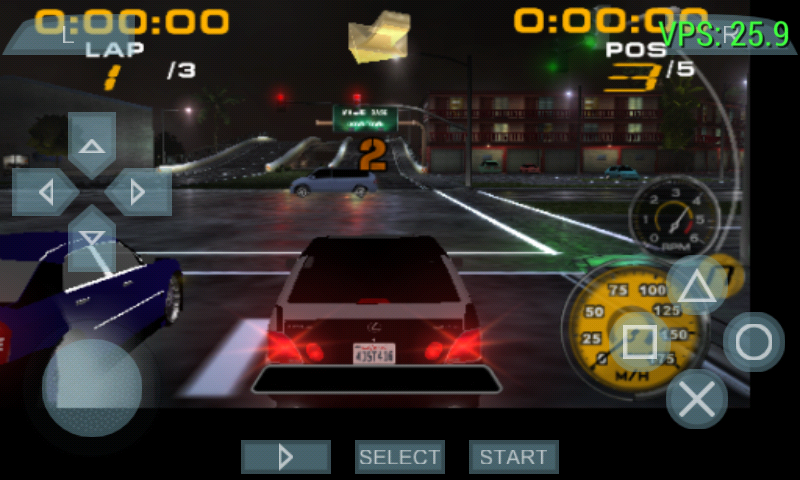
Task: Tap the circle touch button
Action: [x=753, y=343]
